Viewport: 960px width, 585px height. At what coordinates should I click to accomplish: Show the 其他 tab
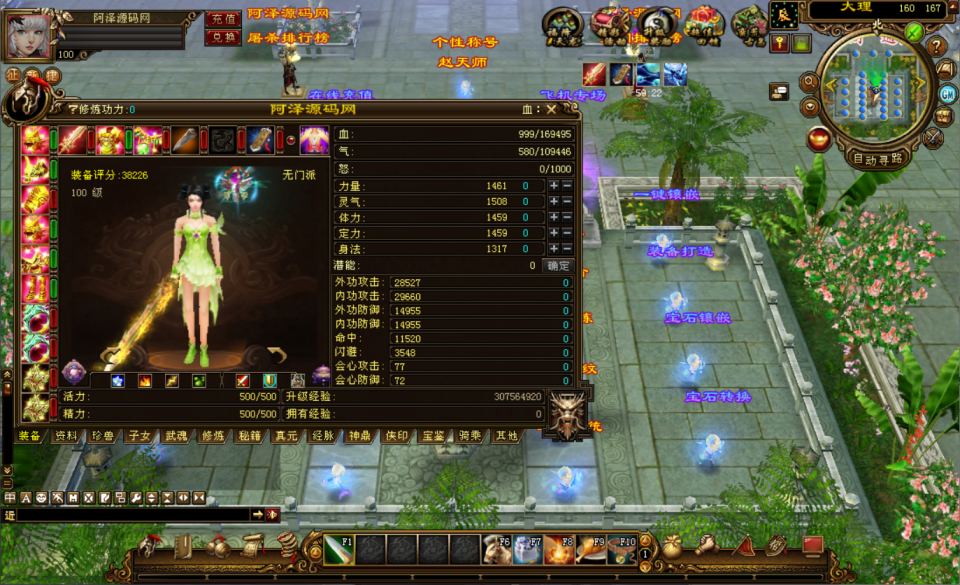tap(506, 436)
